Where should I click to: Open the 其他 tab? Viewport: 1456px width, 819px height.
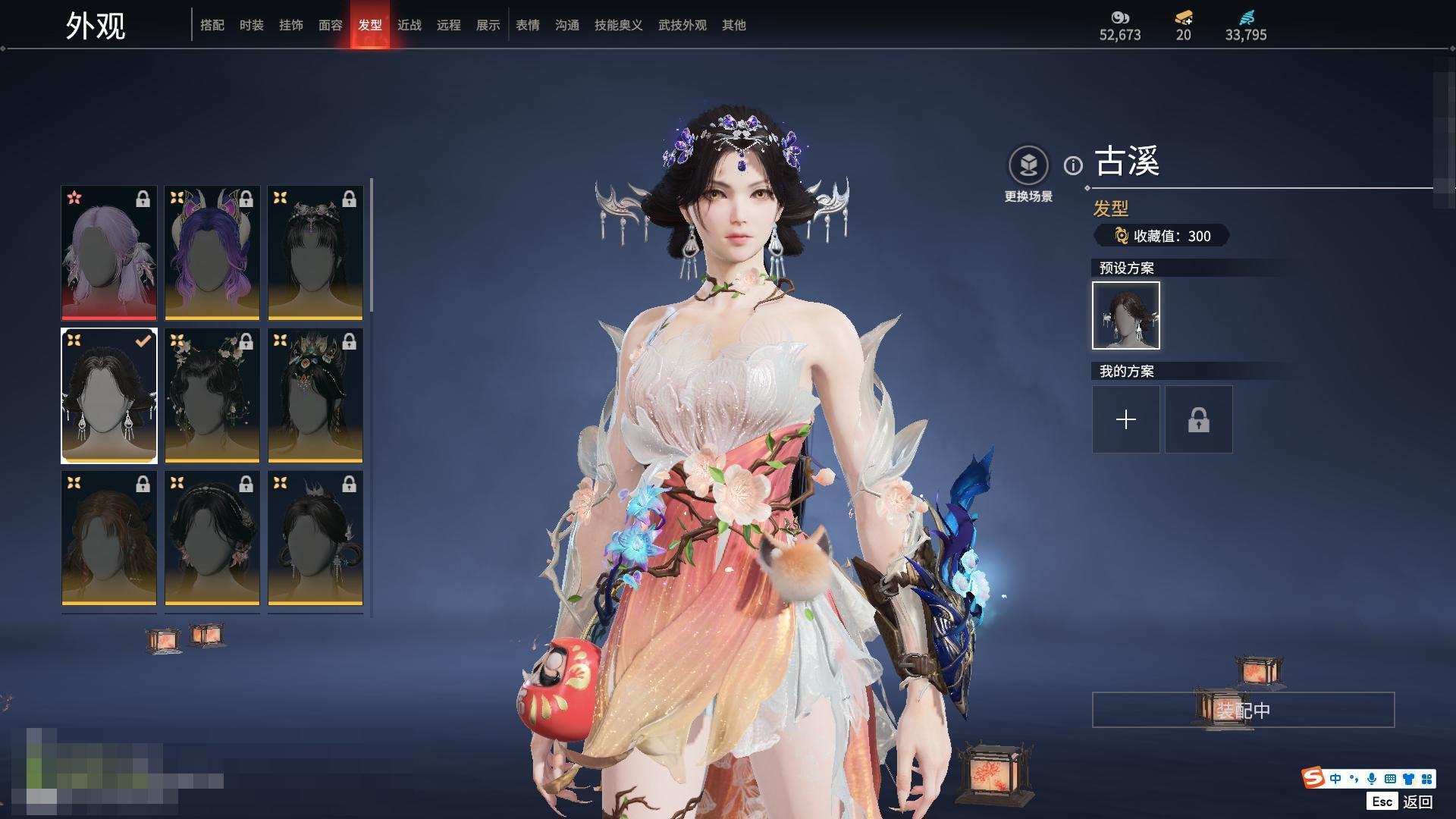coord(733,25)
